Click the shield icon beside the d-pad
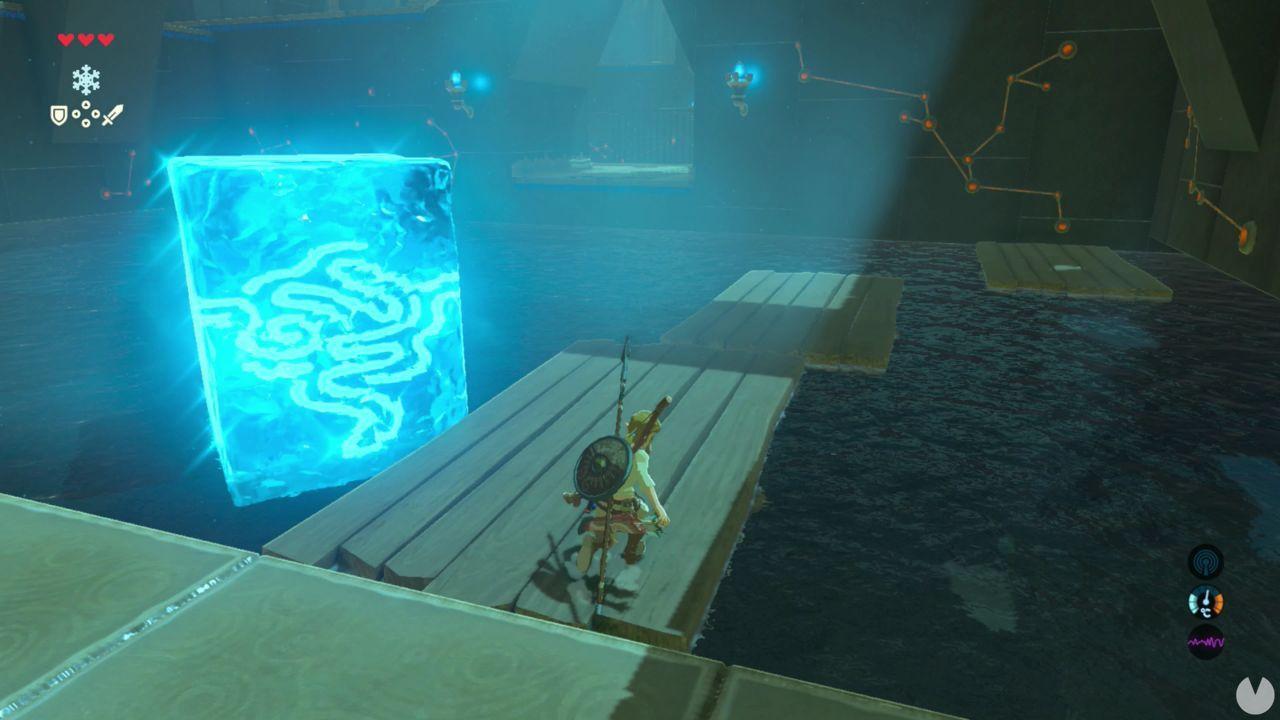The height and width of the screenshot is (720, 1280). pyautogui.click(x=58, y=115)
